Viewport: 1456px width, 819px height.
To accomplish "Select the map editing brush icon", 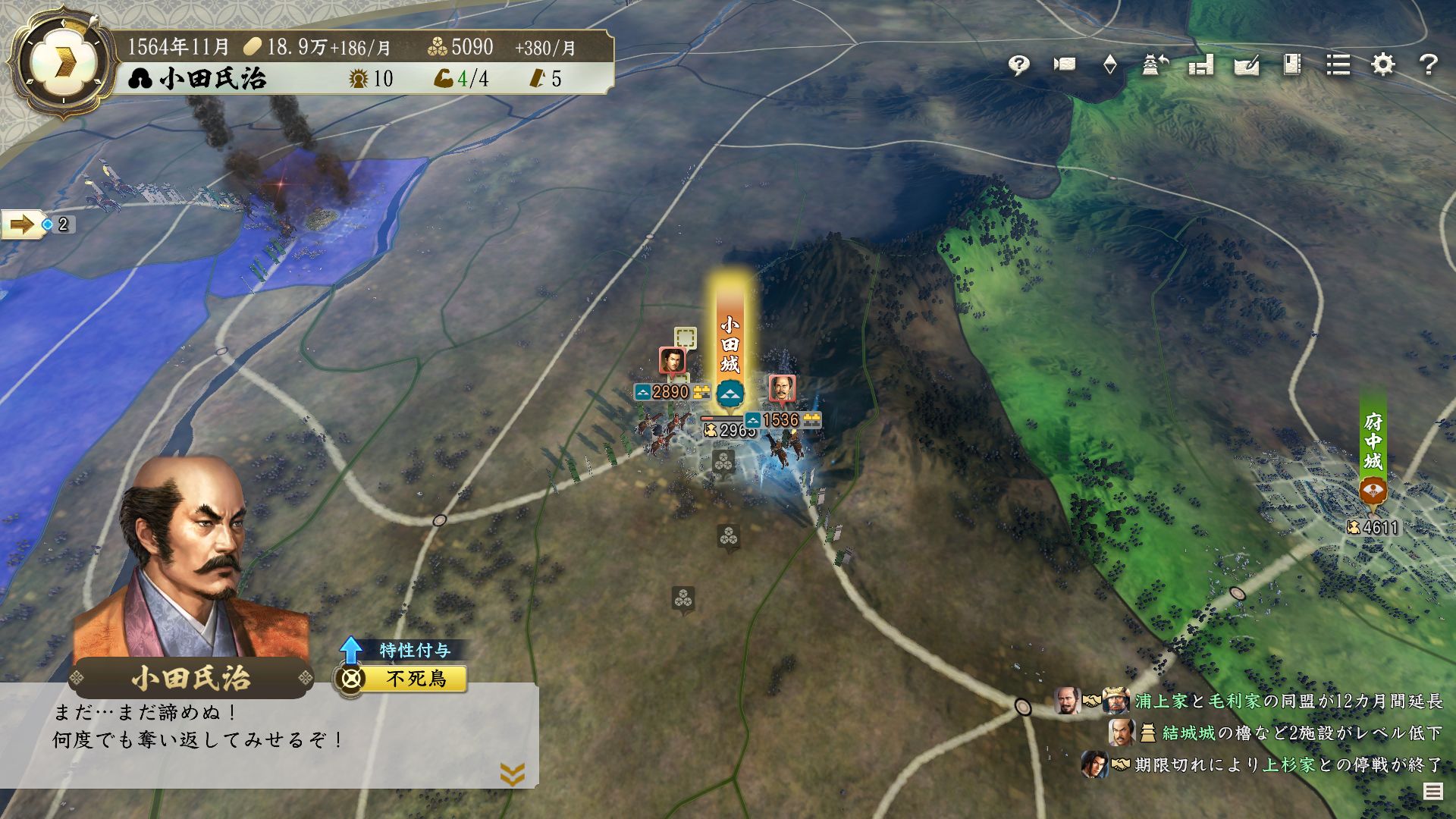I will (1247, 65).
